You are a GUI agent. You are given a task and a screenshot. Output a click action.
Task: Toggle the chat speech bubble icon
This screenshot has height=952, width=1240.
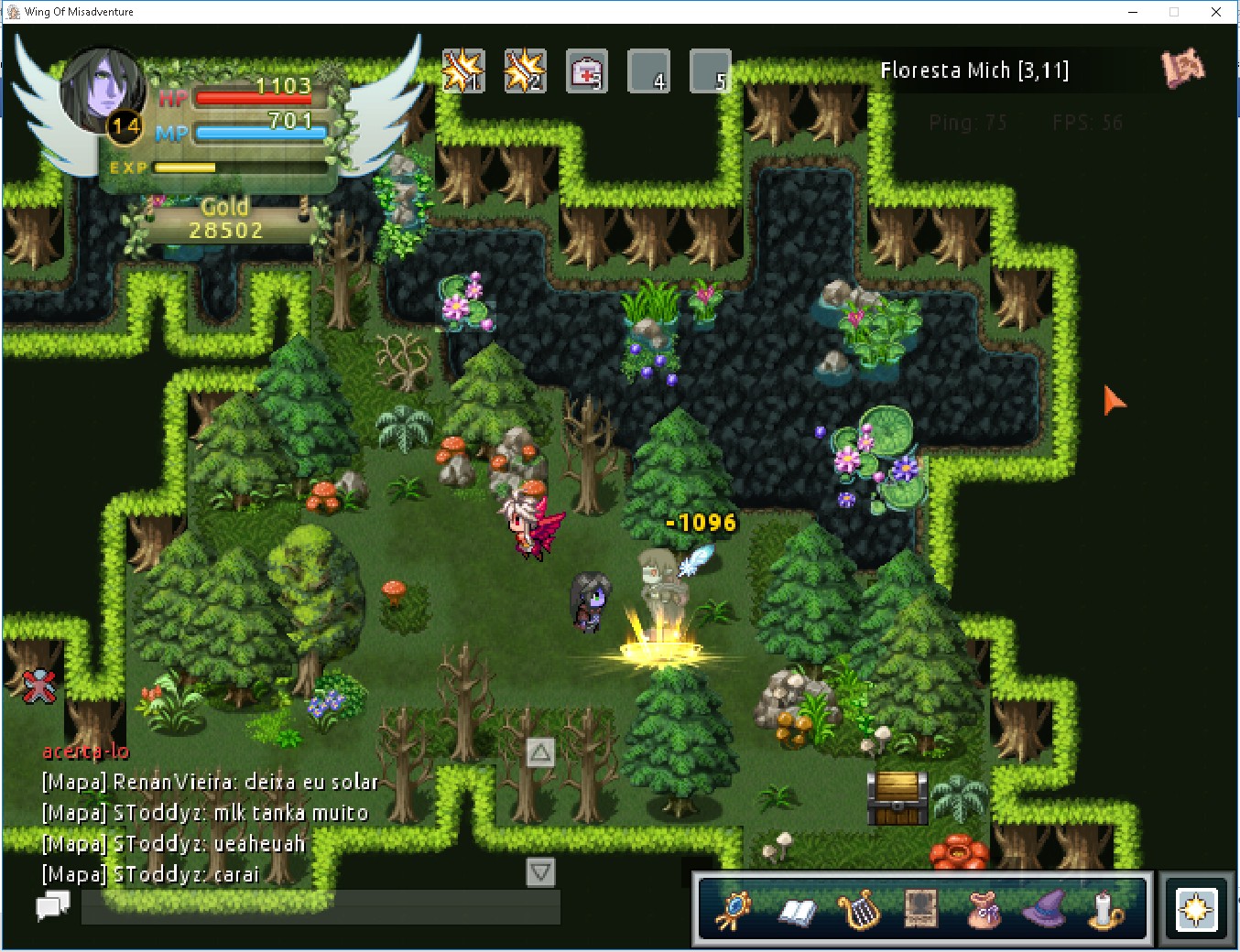[x=53, y=906]
